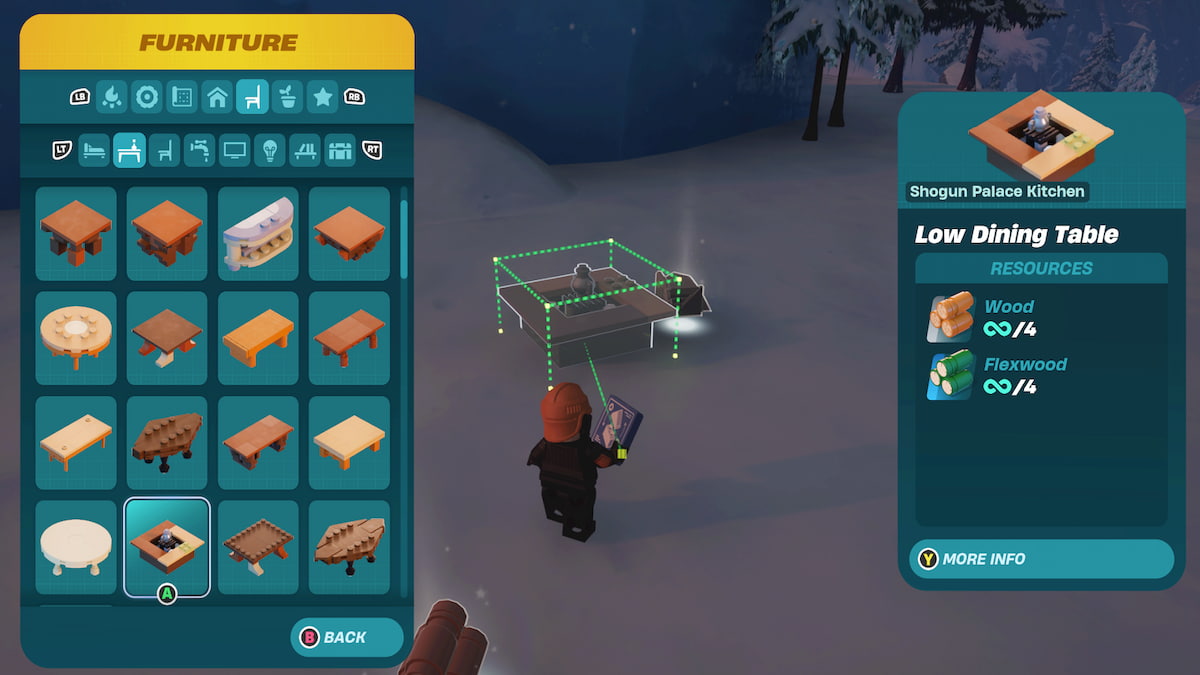Image resolution: width=1200 pixels, height=675 pixels.
Task: Open More Info for Low Dining Table
Action: point(1041,559)
